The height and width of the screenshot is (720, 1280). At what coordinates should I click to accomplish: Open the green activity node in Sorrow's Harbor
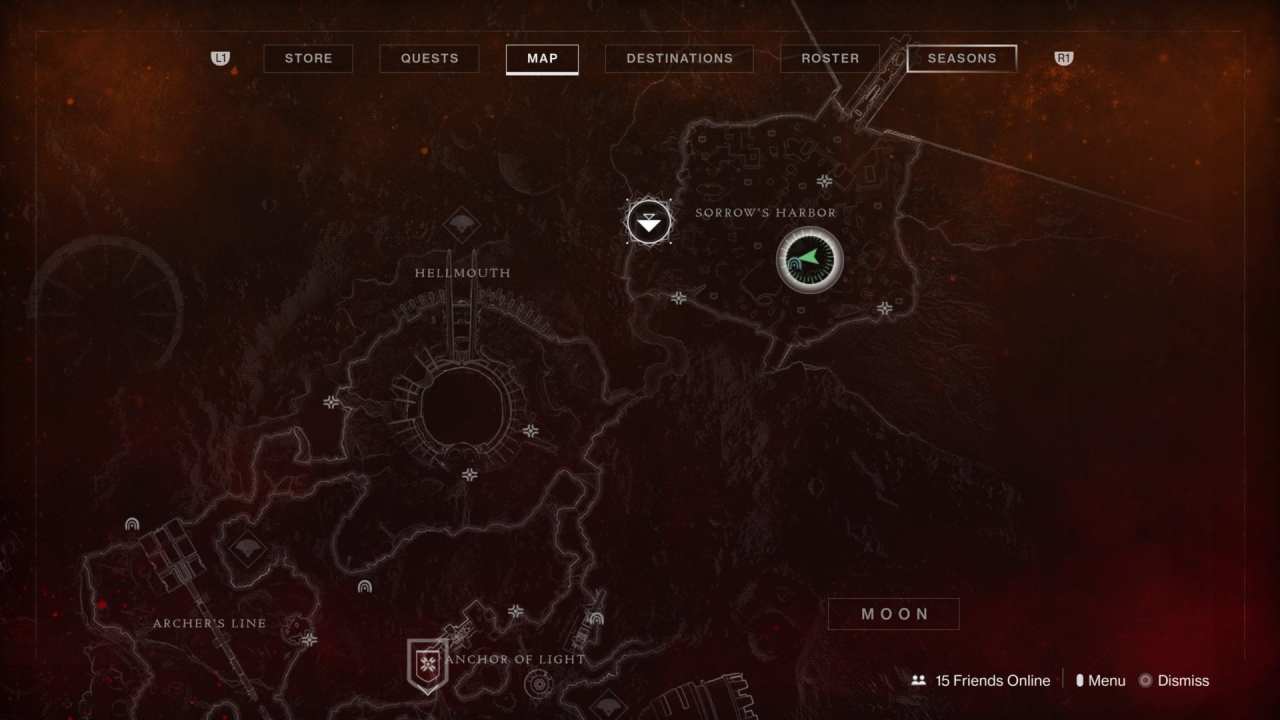[x=810, y=260]
